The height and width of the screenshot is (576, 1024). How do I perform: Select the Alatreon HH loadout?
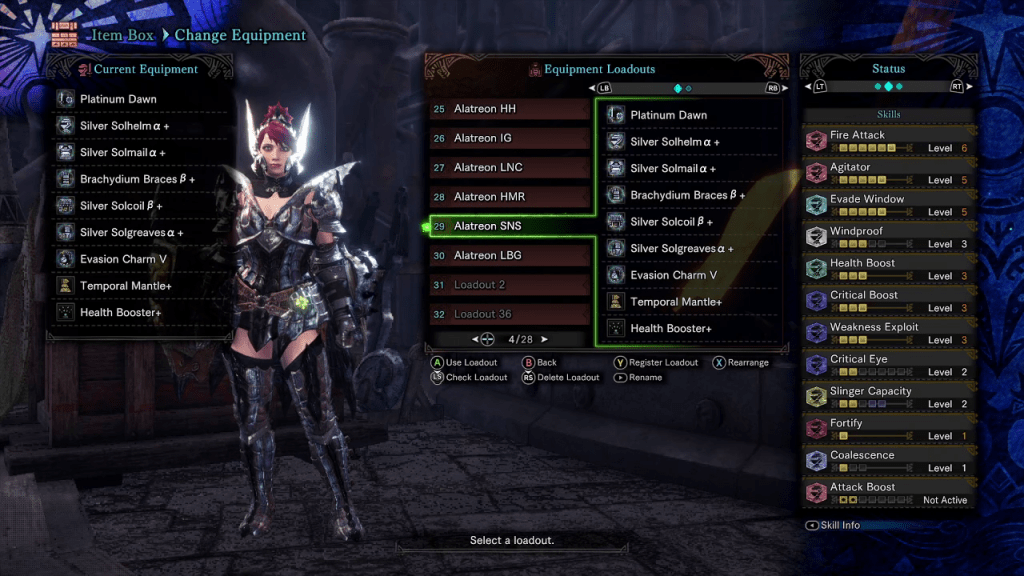pos(508,109)
